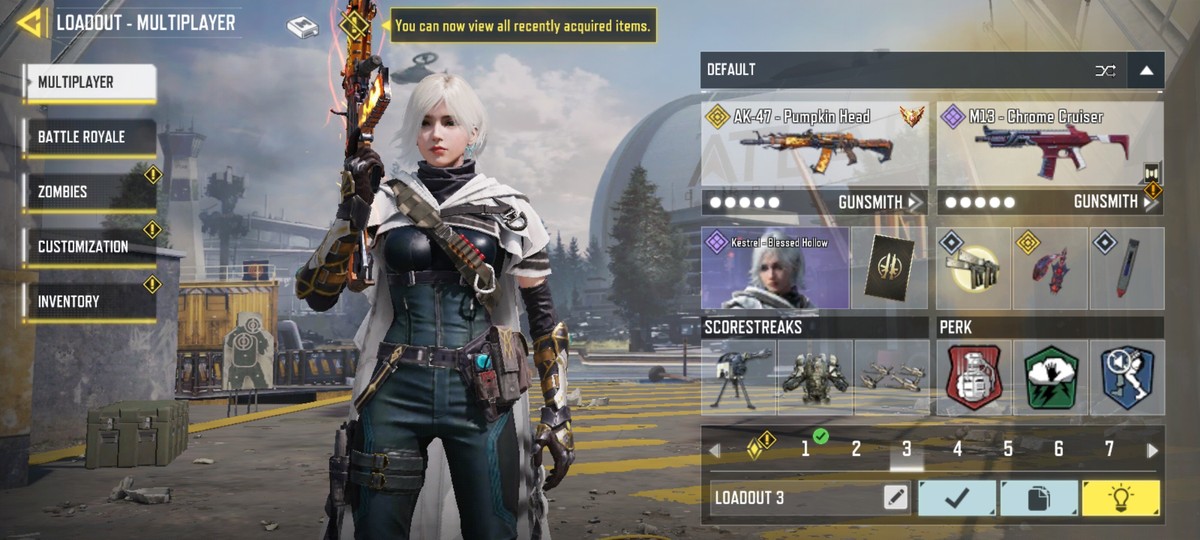The width and height of the screenshot is (1200, 540).
Task: Switch to loadout slot 5
Action: (1008, 450)
